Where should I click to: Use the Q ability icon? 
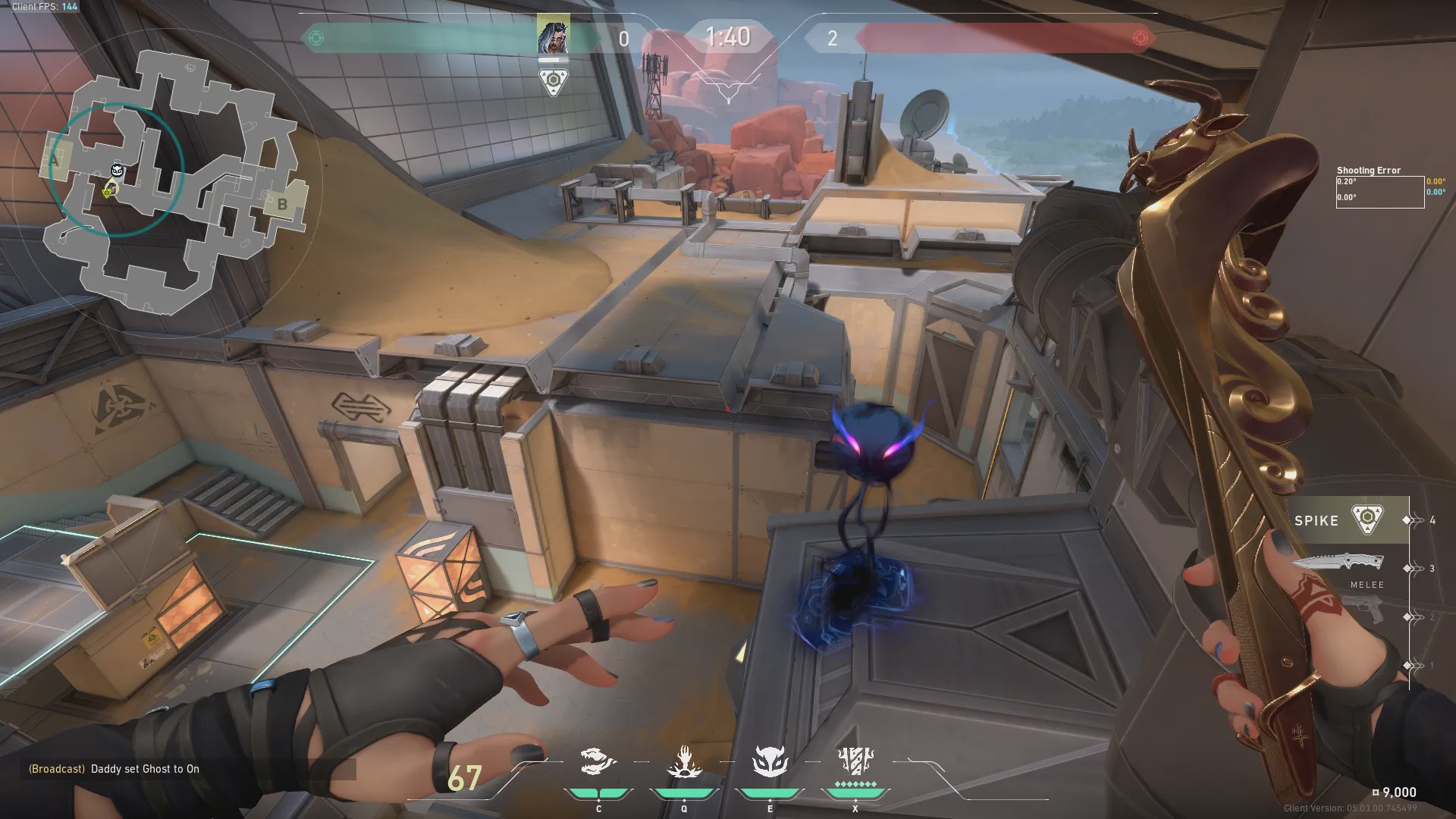[684, 762]
